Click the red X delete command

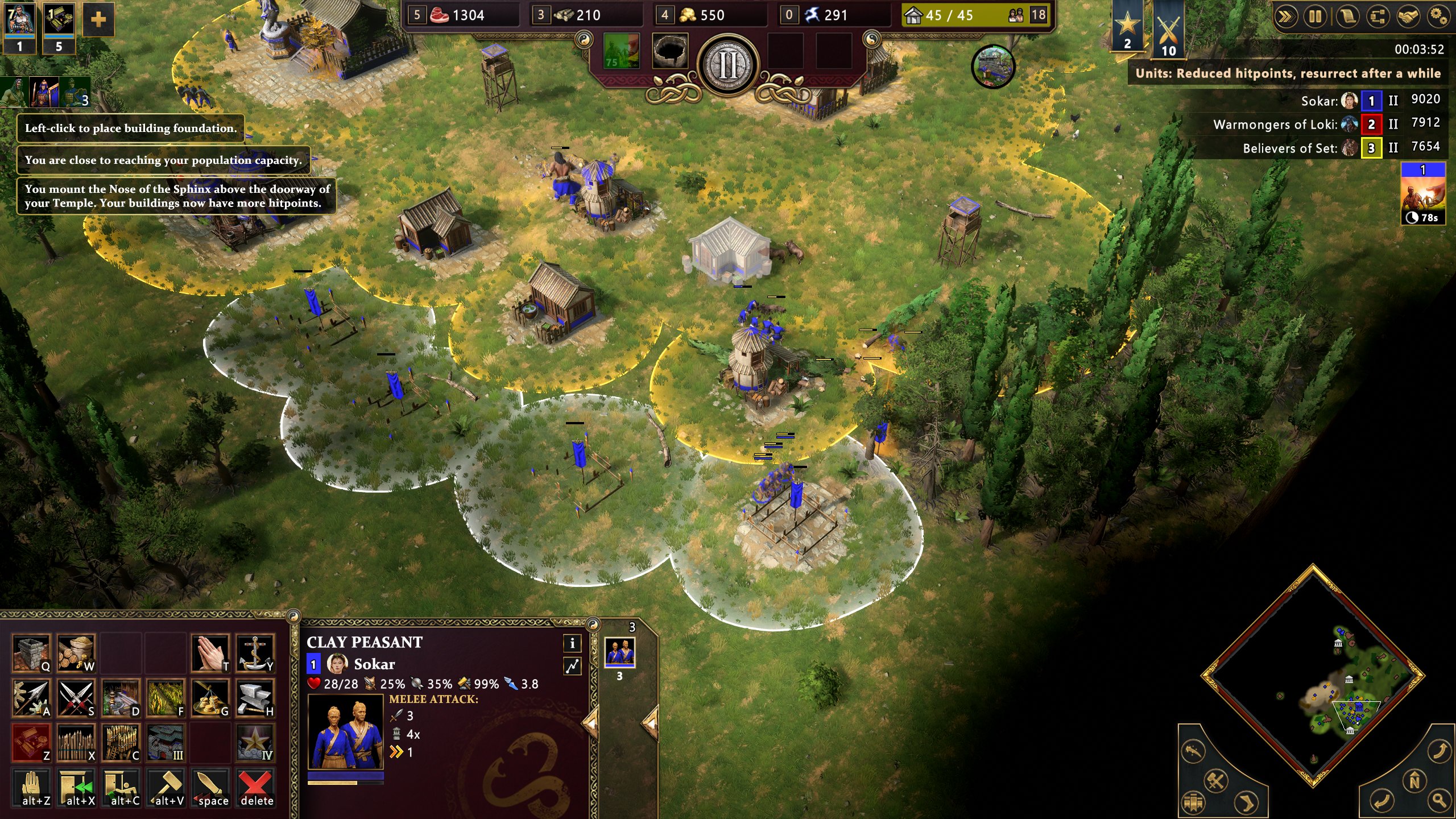pos(256,787)
